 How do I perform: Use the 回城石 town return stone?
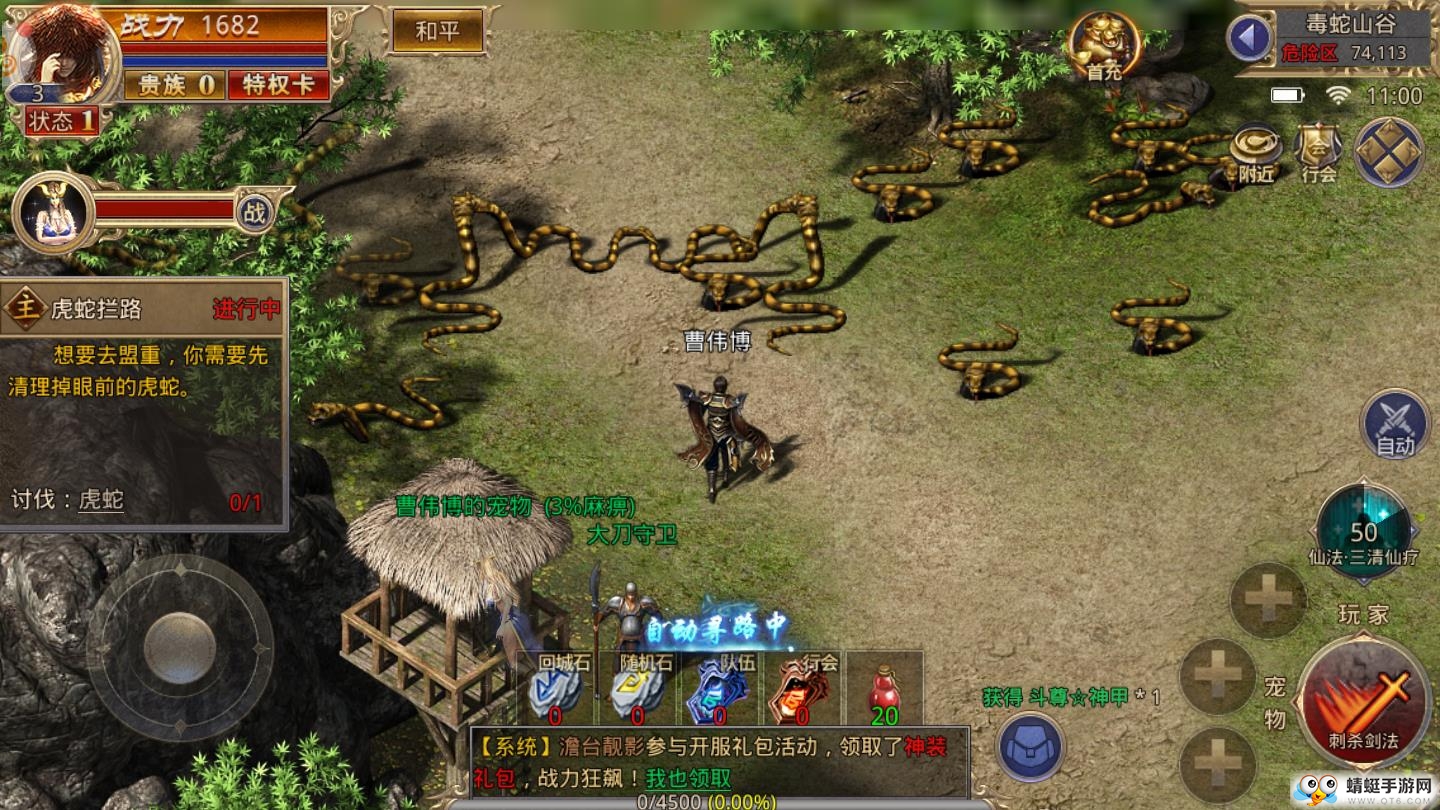click(556, 691)
